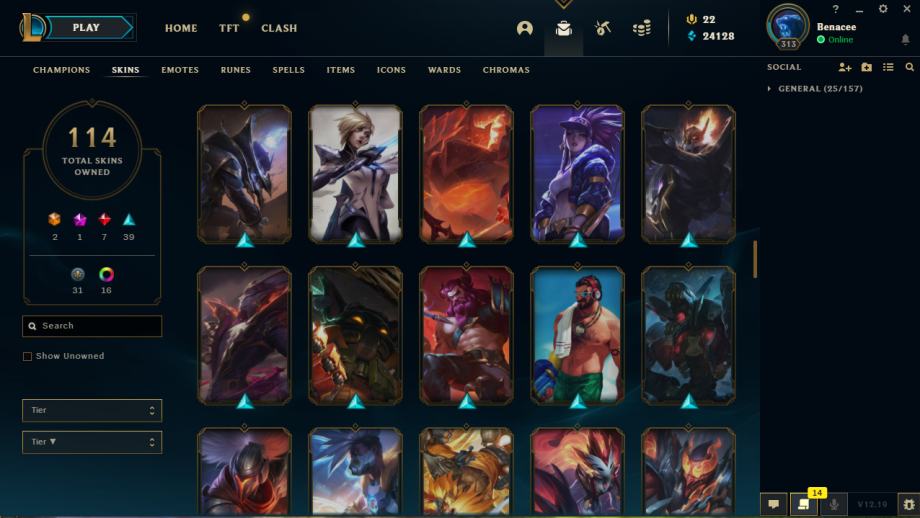The image size is (920, 518).
Task: Start a game with the PLAY button
Action: tap(85, 28)
